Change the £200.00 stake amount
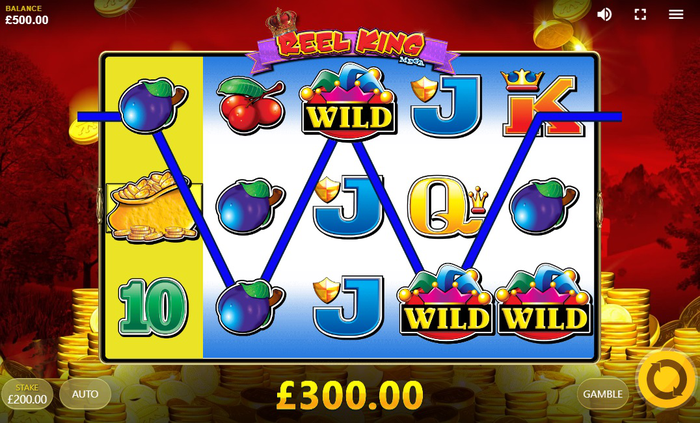 tap(27, 393)
